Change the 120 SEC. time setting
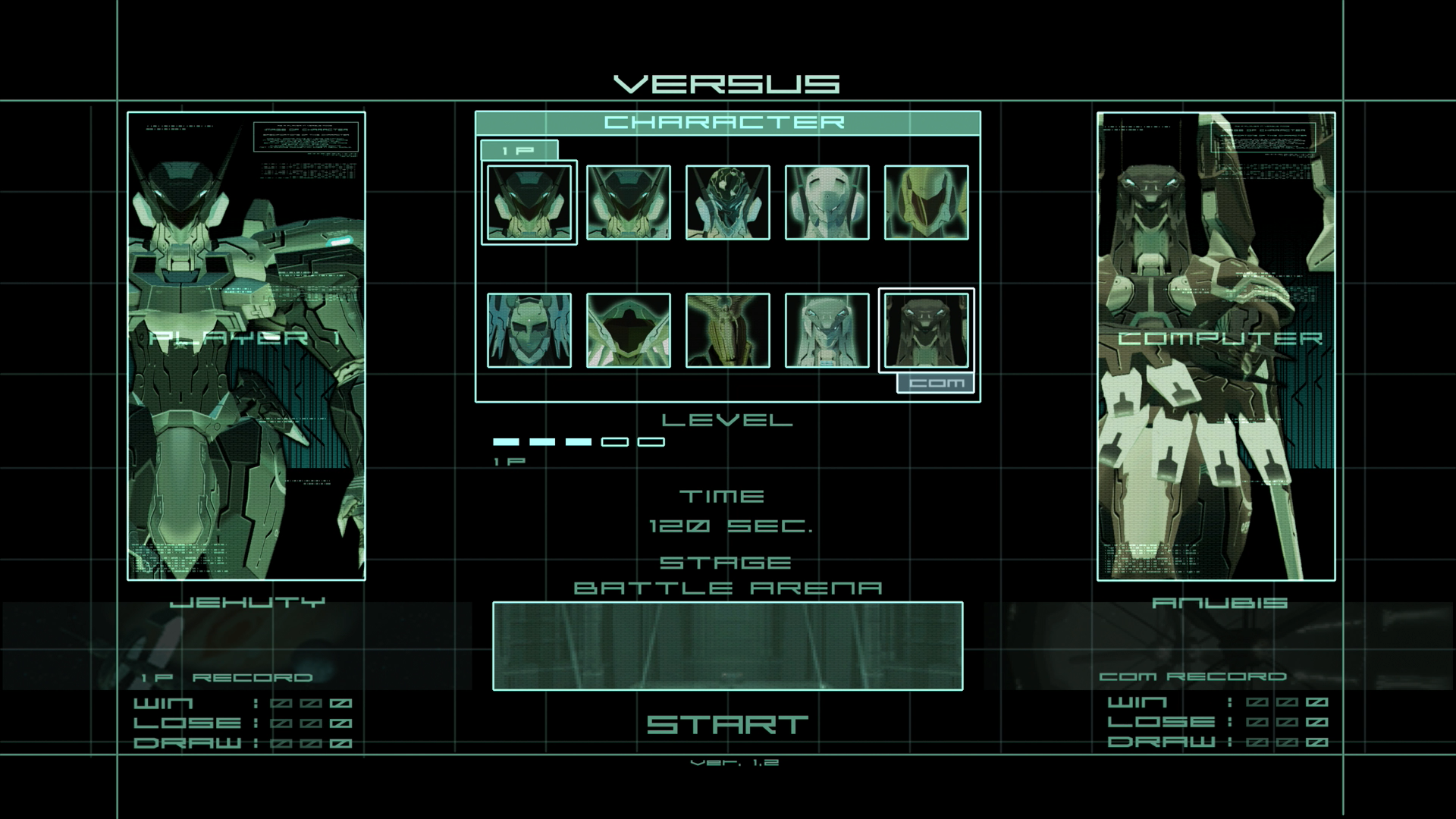 tap(730, 526)
